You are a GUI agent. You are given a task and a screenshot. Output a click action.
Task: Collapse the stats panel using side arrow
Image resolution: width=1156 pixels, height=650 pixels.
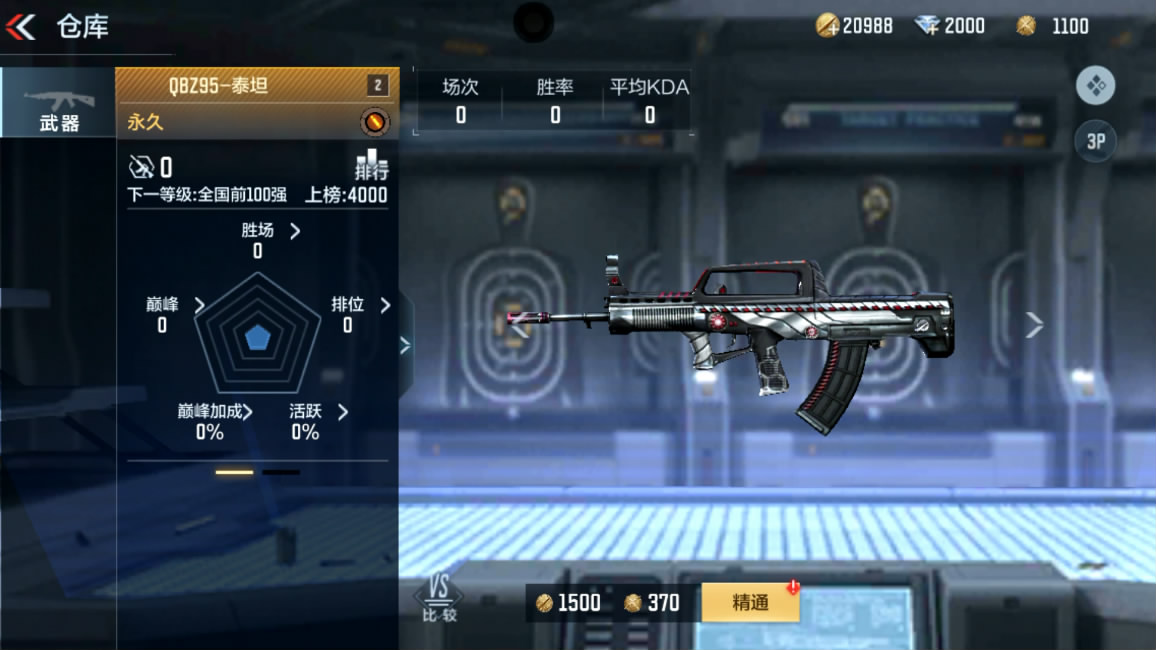click(405, 345)
